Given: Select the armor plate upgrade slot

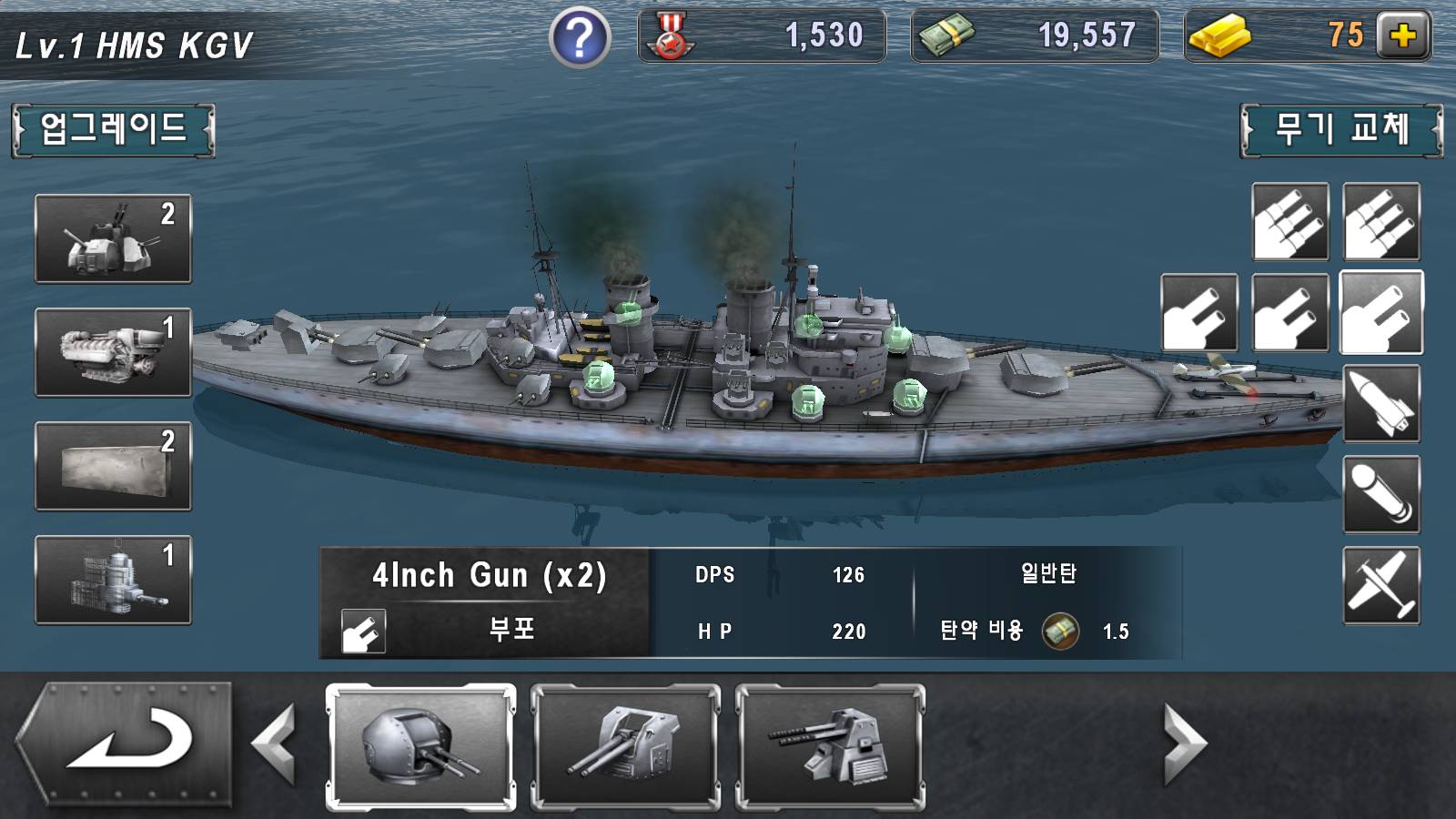Looking at the screenshot, I should pos(112,467).
